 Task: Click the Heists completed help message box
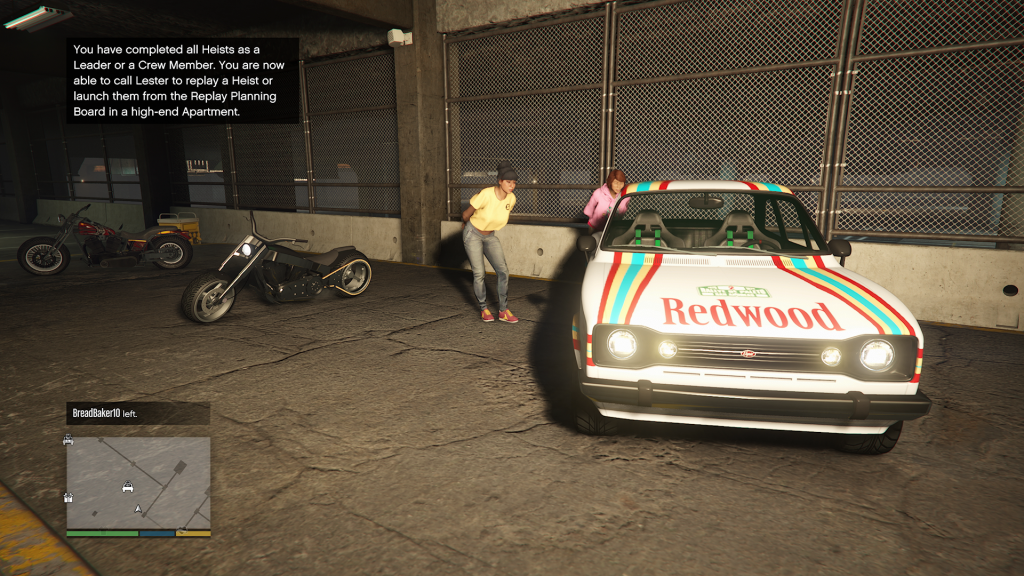coord(182,80)
